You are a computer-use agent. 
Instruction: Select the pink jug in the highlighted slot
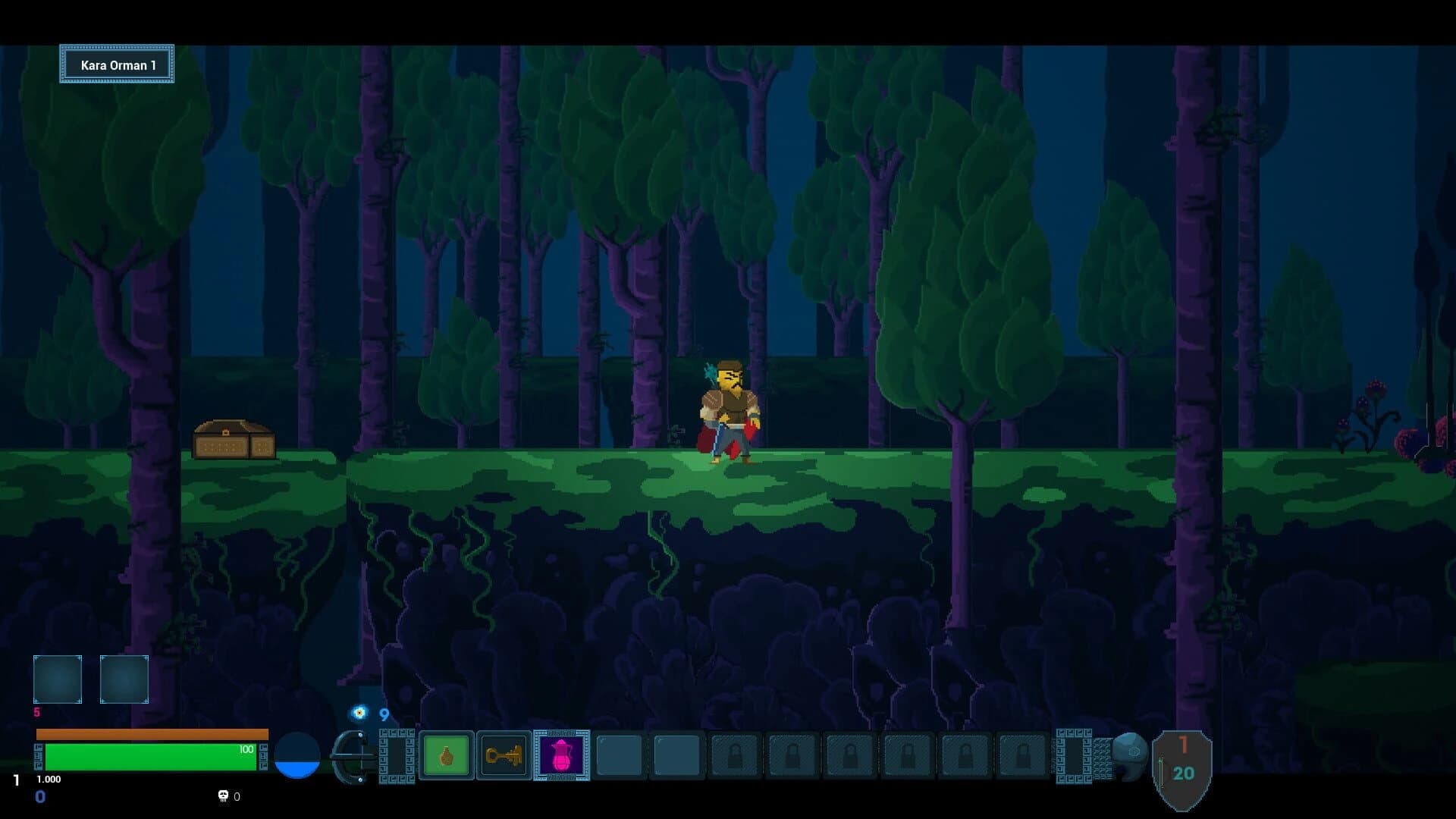(x=561, y=755)
